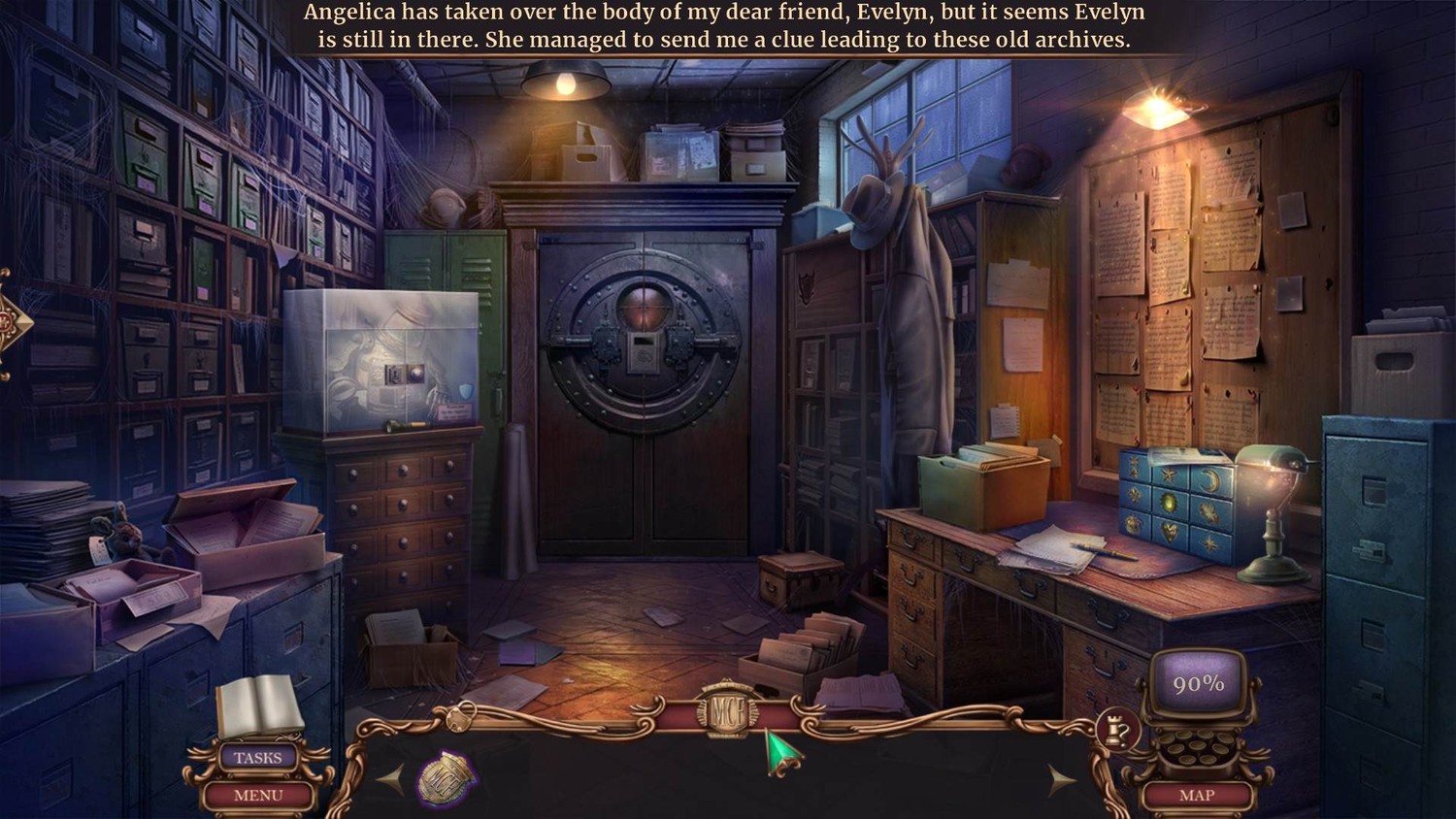The height and width of the screenshot is (819, 1456).
Task: Toggle the inventory panel padlock
Action: tap(460, 718)
